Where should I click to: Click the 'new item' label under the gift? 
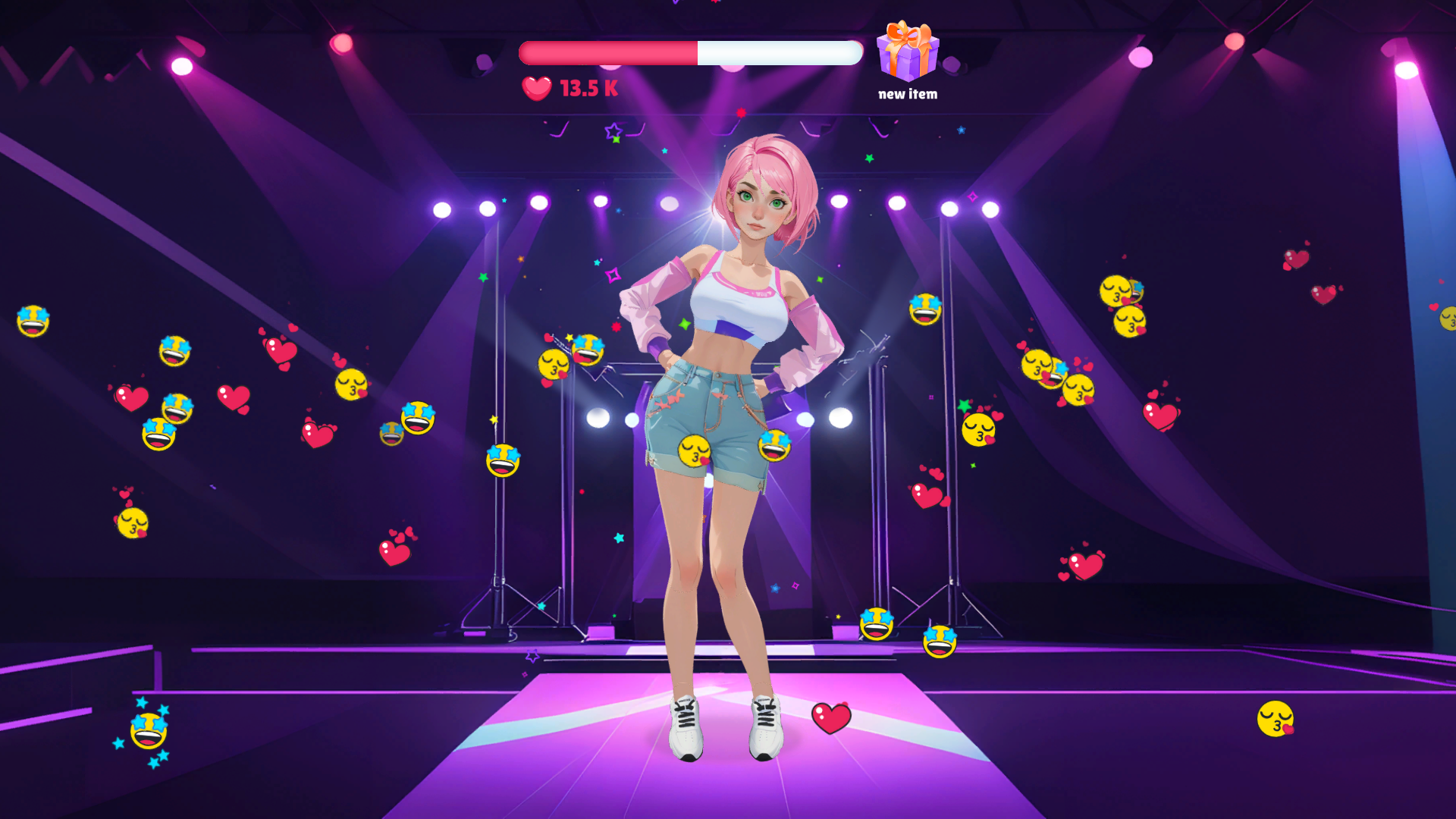[x=907, y=94]
